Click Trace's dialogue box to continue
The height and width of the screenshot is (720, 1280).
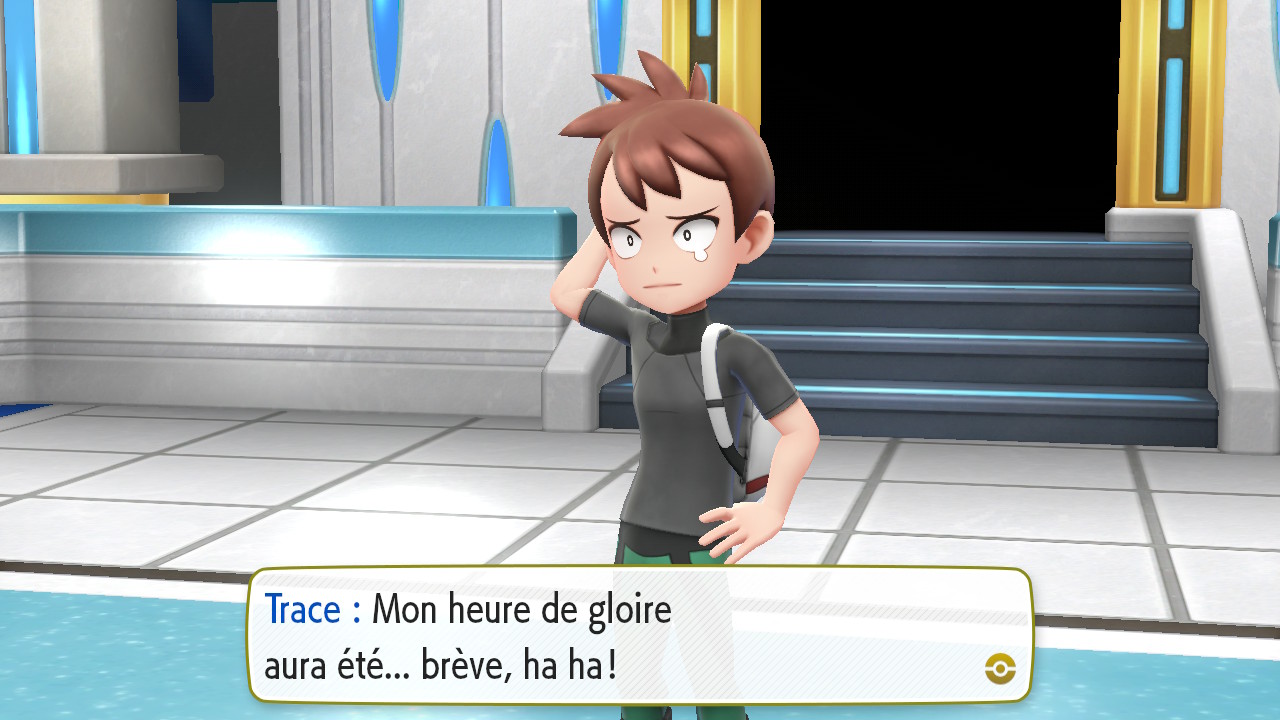click(x=640, y=636)
